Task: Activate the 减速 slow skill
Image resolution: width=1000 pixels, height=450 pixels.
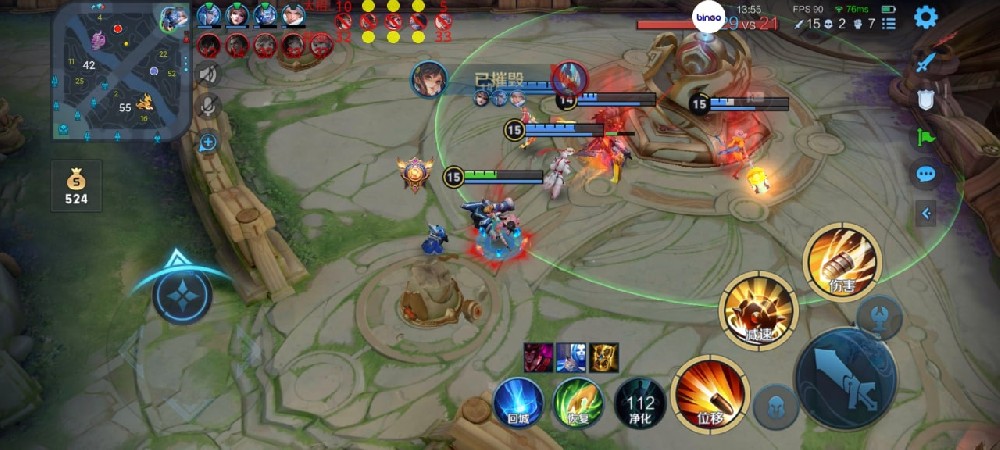Action: pyautogui.click(x=760, y=311)
